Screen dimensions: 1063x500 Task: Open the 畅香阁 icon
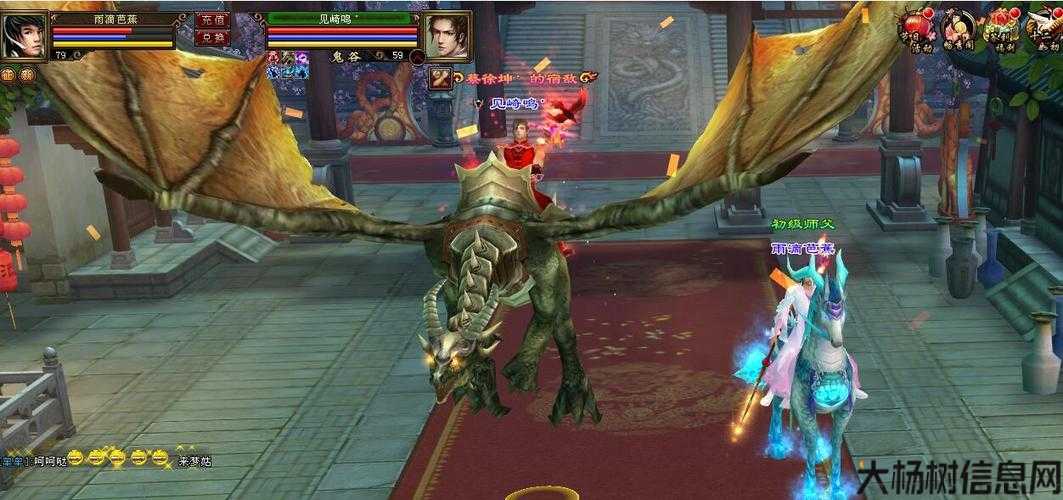956,29
